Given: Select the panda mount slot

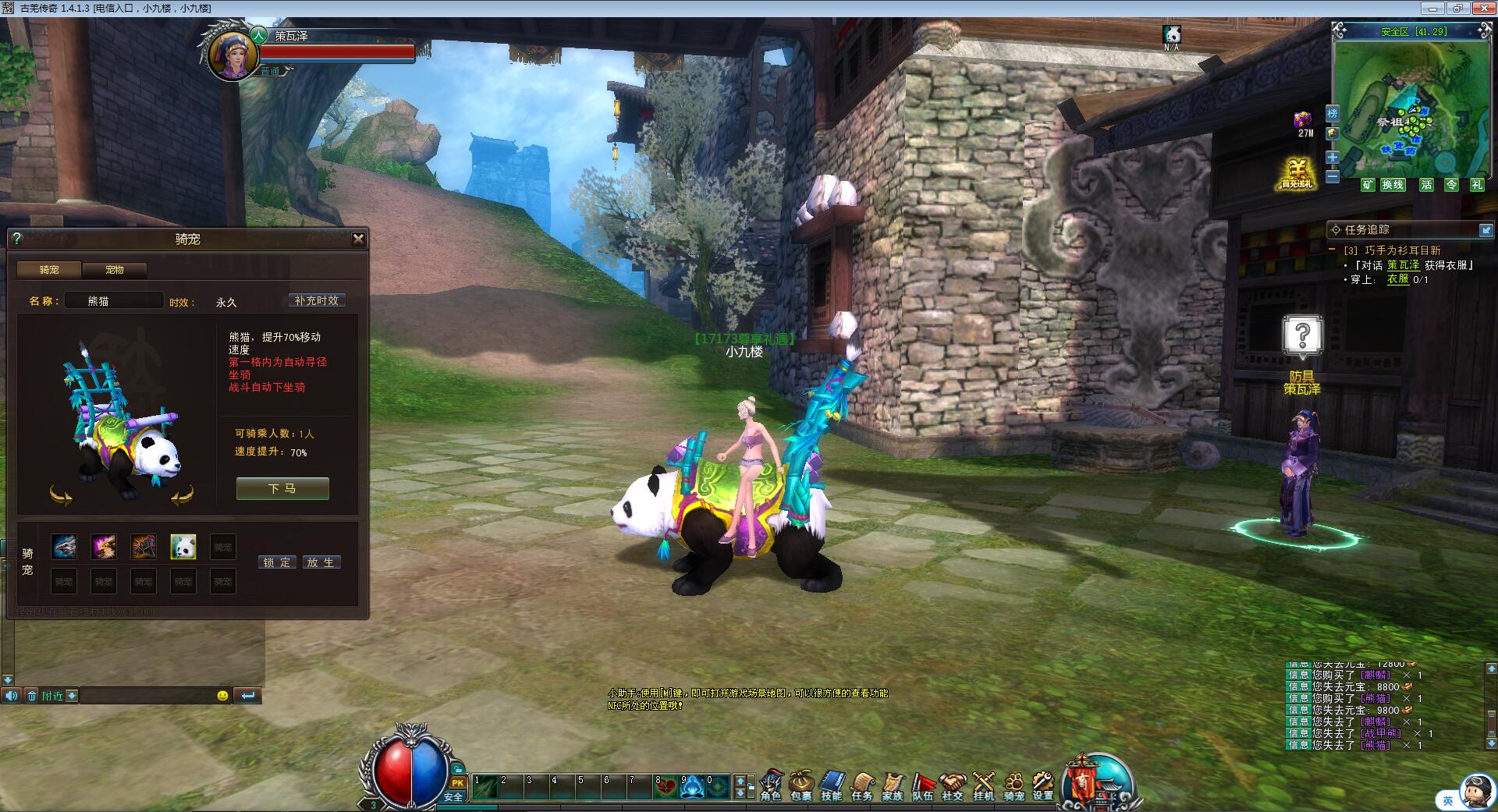Looking at the screenshot, I should click(183, 547).
